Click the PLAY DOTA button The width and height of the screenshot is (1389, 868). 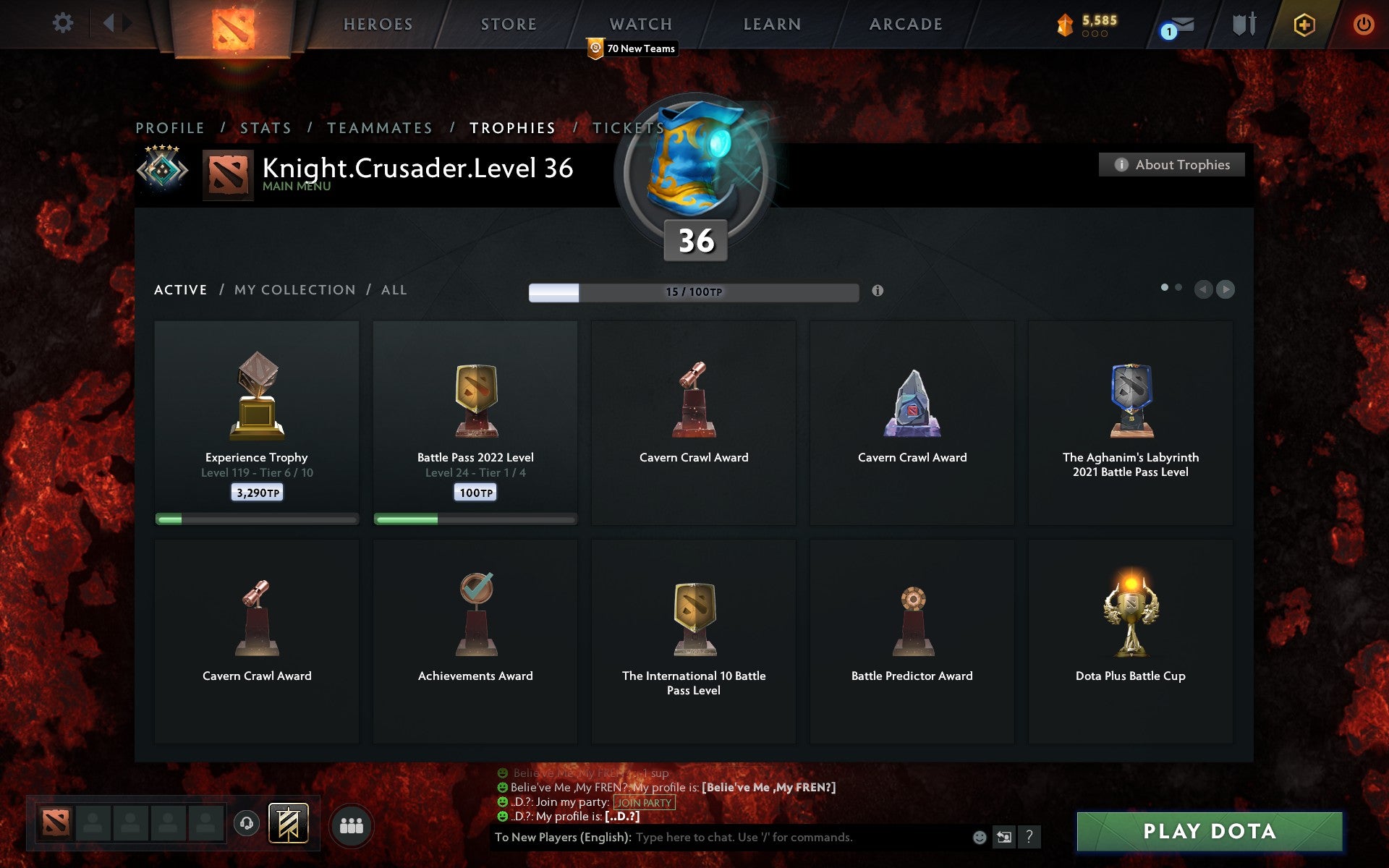coord(1211,831)
